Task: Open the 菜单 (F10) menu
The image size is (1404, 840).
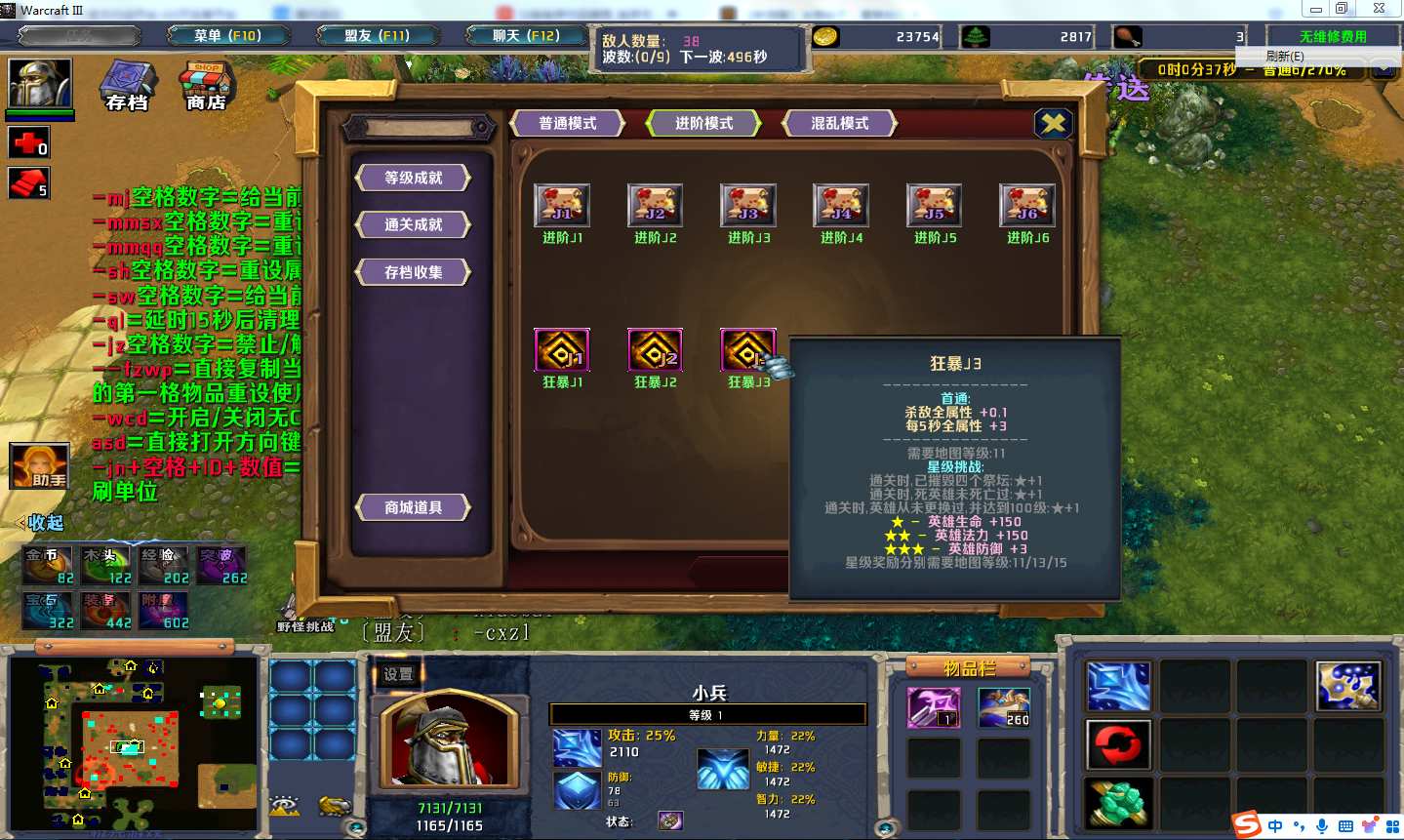Action: pyautogui.click(x=227, y=36)
